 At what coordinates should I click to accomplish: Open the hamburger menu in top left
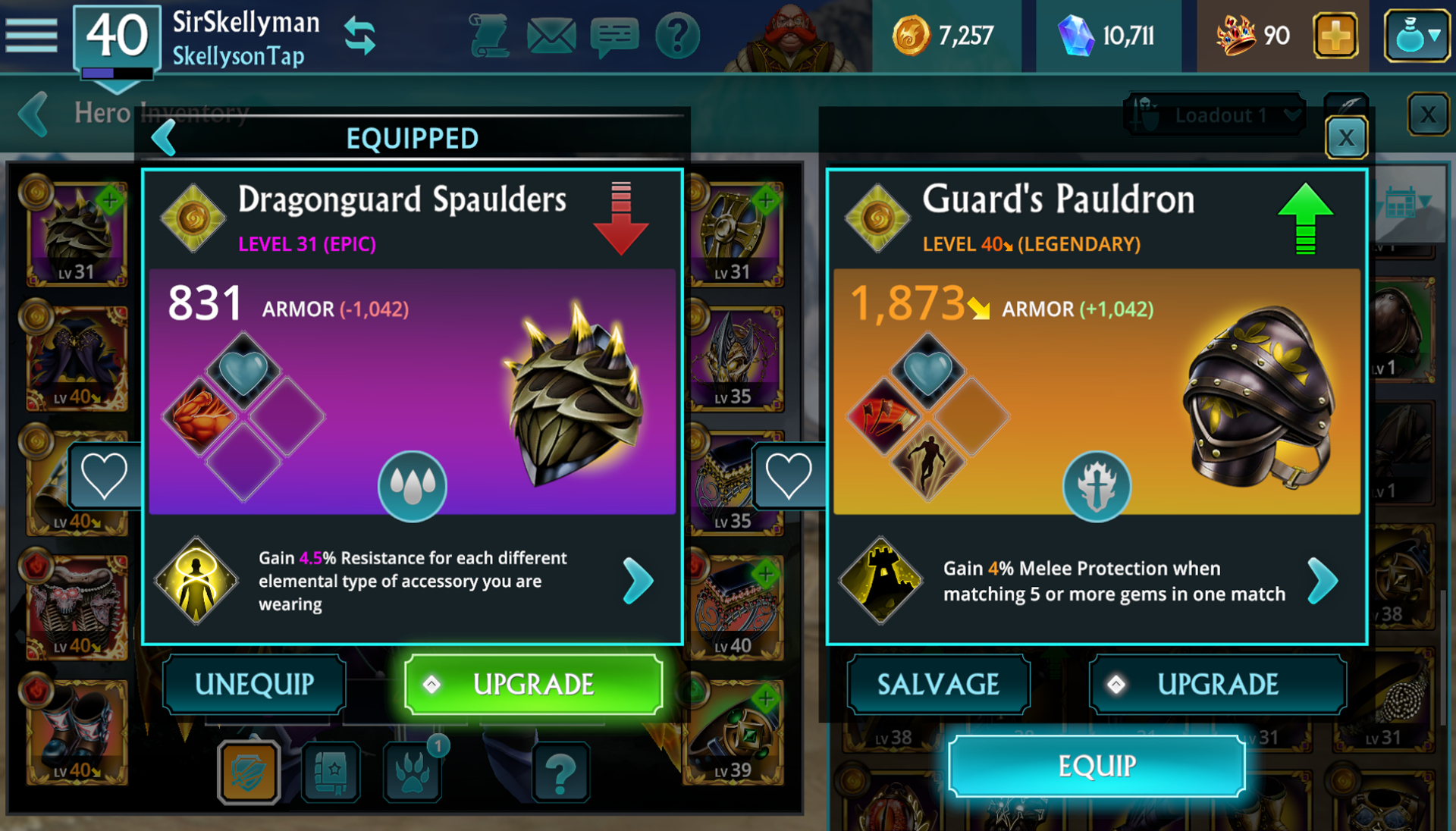pyautogui.click(x=32, y=35)
